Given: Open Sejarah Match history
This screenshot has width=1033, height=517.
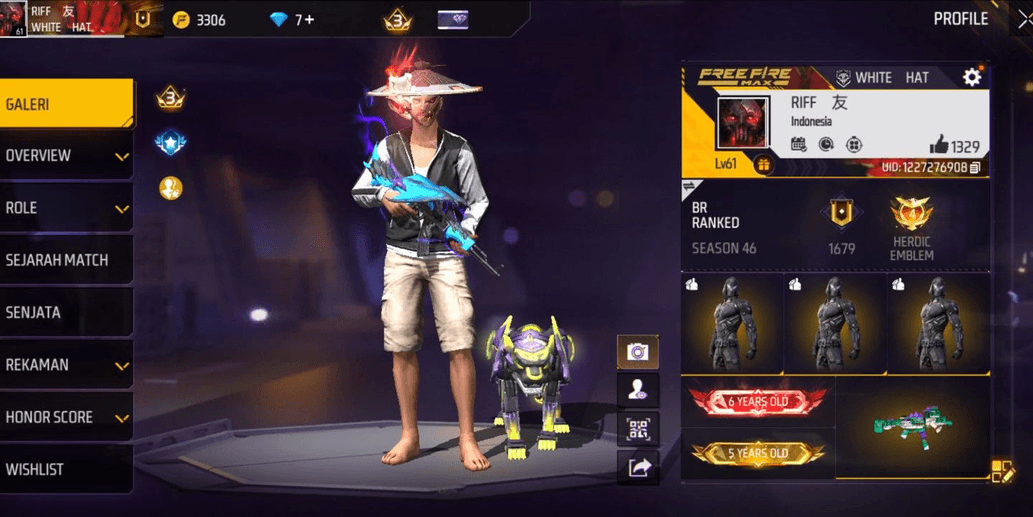Looking at the screenshot, I should (x=65, y=260).
